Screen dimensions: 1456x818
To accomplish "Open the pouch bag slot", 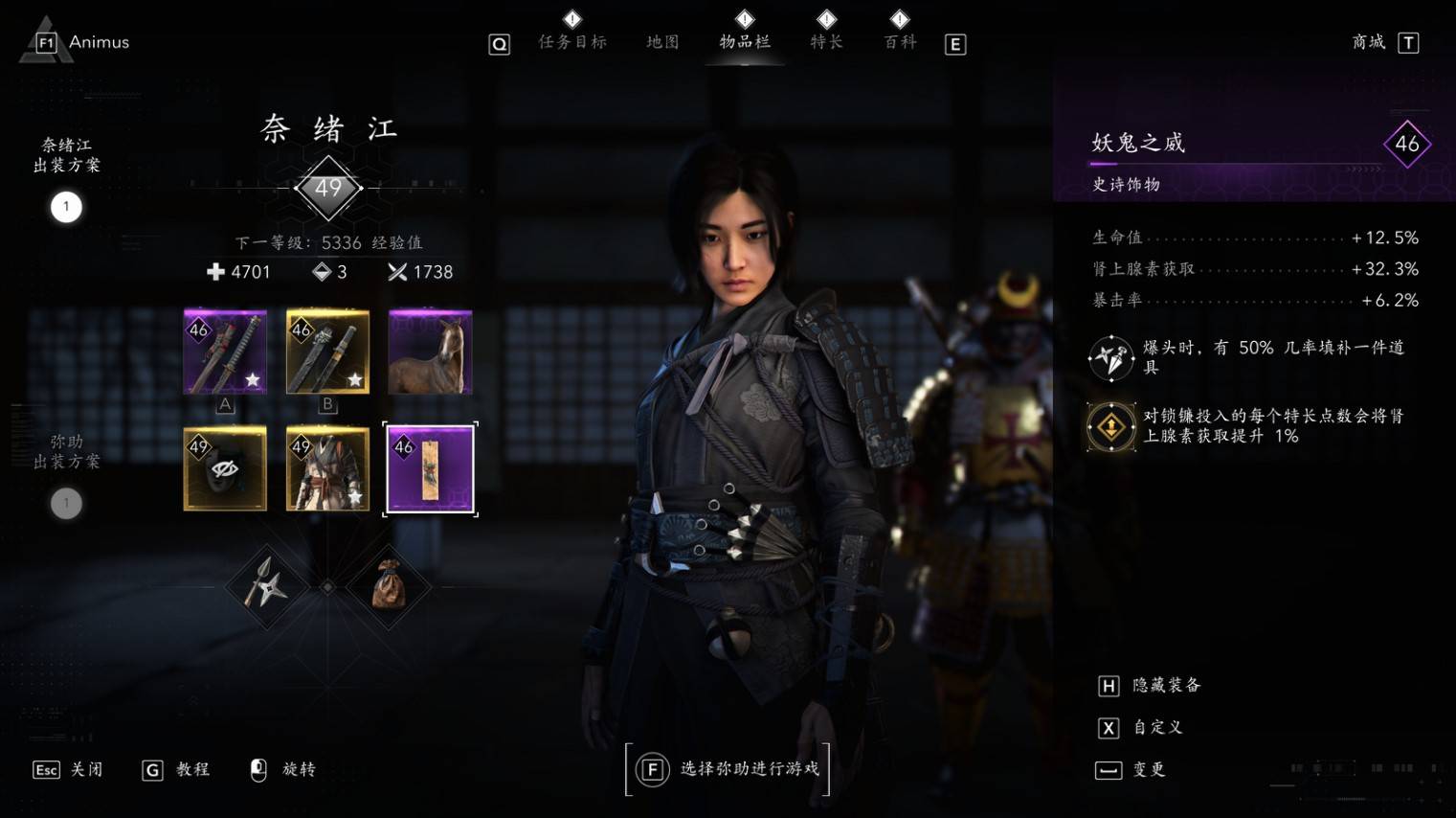I will (x=389, y=585).
